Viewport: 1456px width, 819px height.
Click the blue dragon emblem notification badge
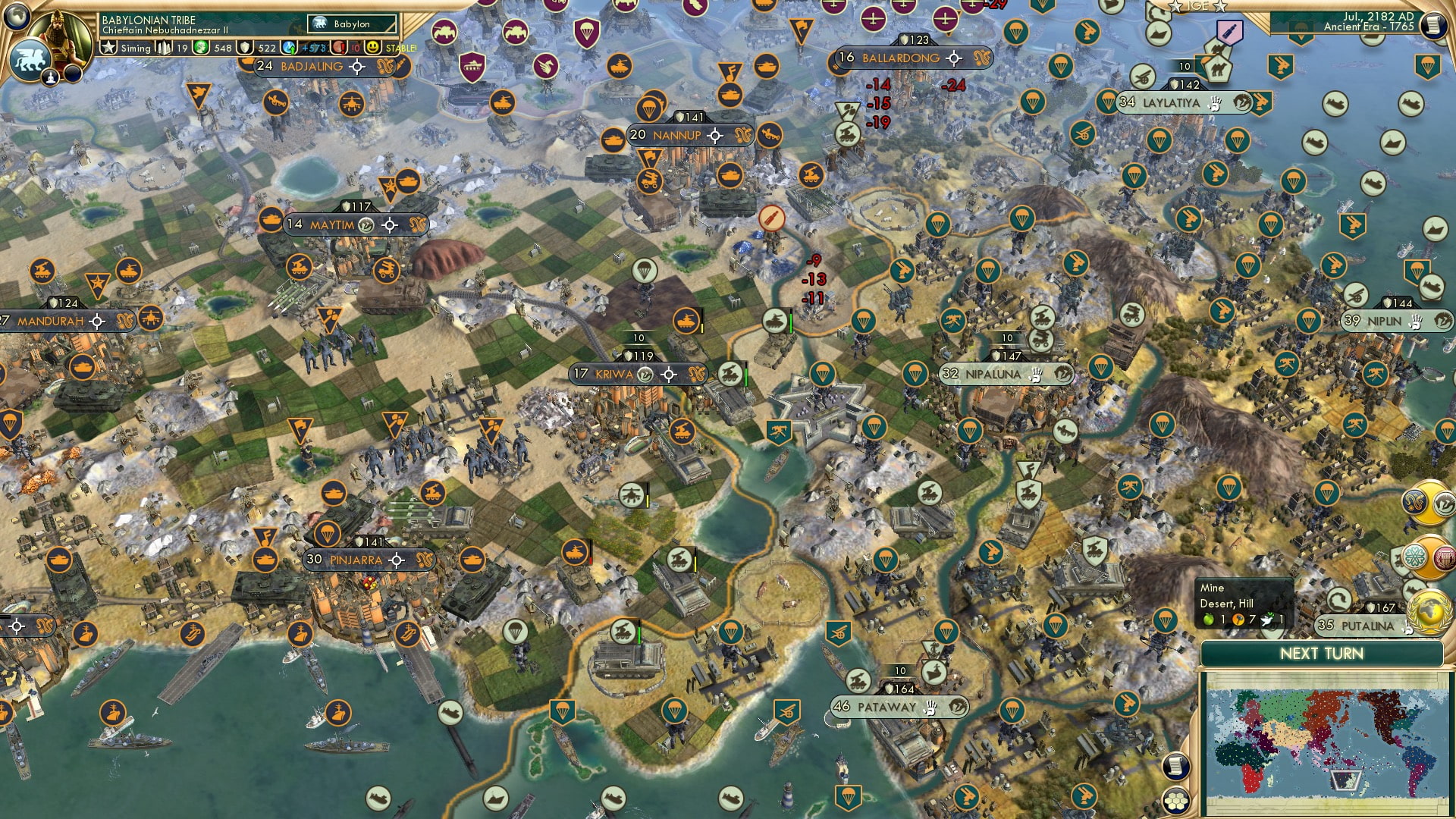pyautogui.click(x=1415, y=501)
